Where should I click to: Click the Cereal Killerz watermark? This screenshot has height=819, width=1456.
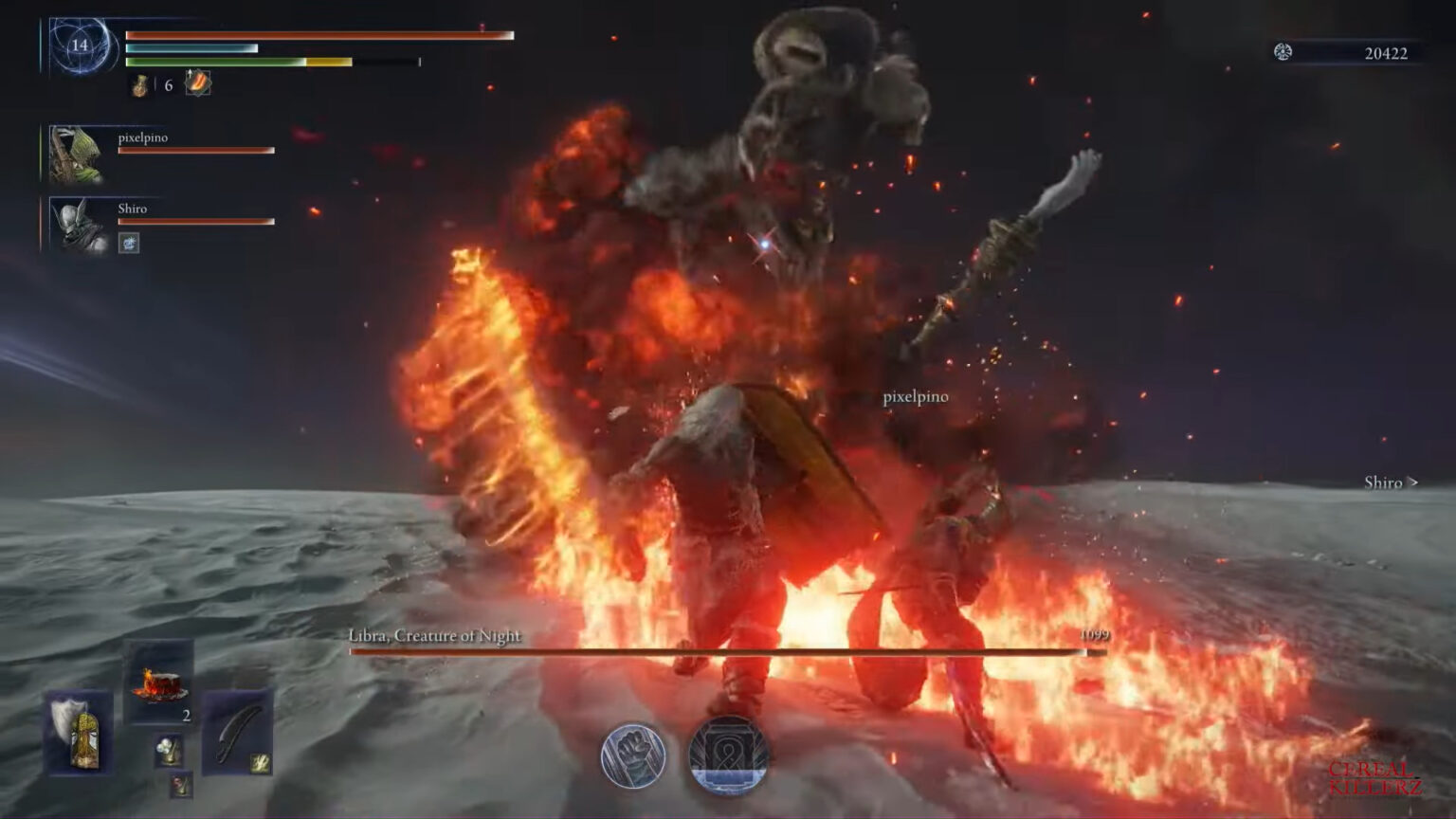(1376, 779)
